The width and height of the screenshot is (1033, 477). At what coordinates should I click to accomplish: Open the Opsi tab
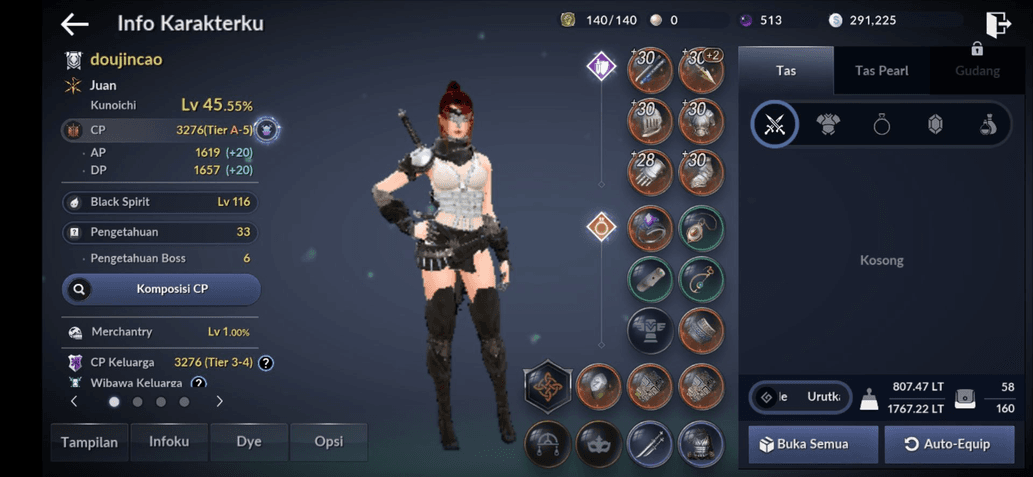(x=329, y=442)
